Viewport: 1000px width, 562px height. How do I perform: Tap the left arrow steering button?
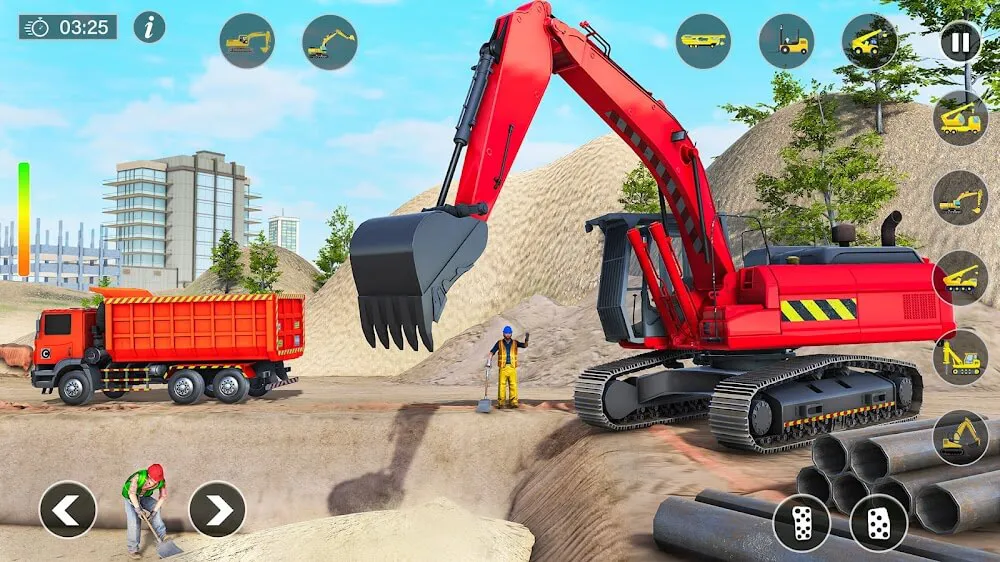[68, 509]
